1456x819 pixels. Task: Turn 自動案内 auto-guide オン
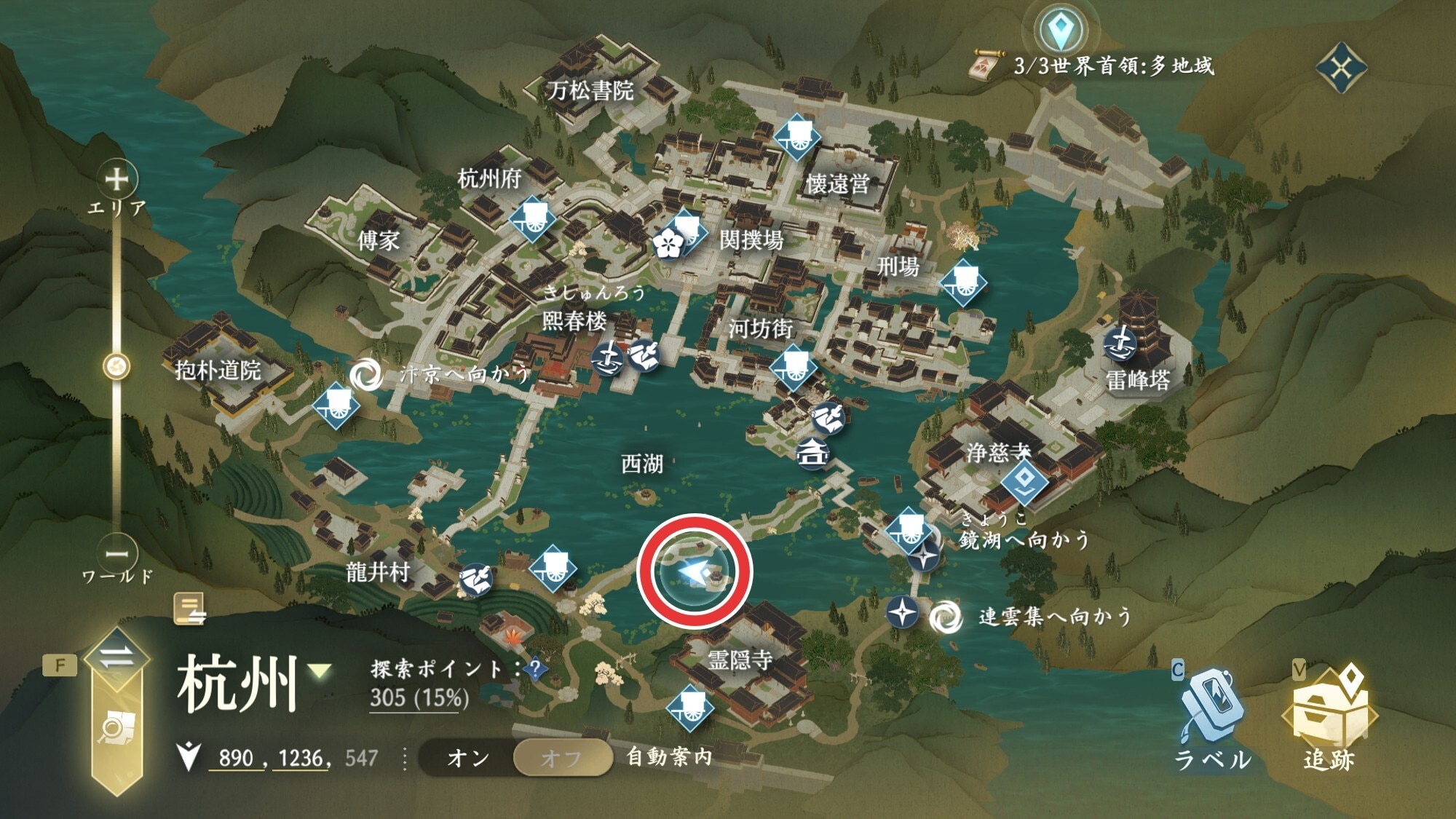pyautogui.click(x=468, y=758)
